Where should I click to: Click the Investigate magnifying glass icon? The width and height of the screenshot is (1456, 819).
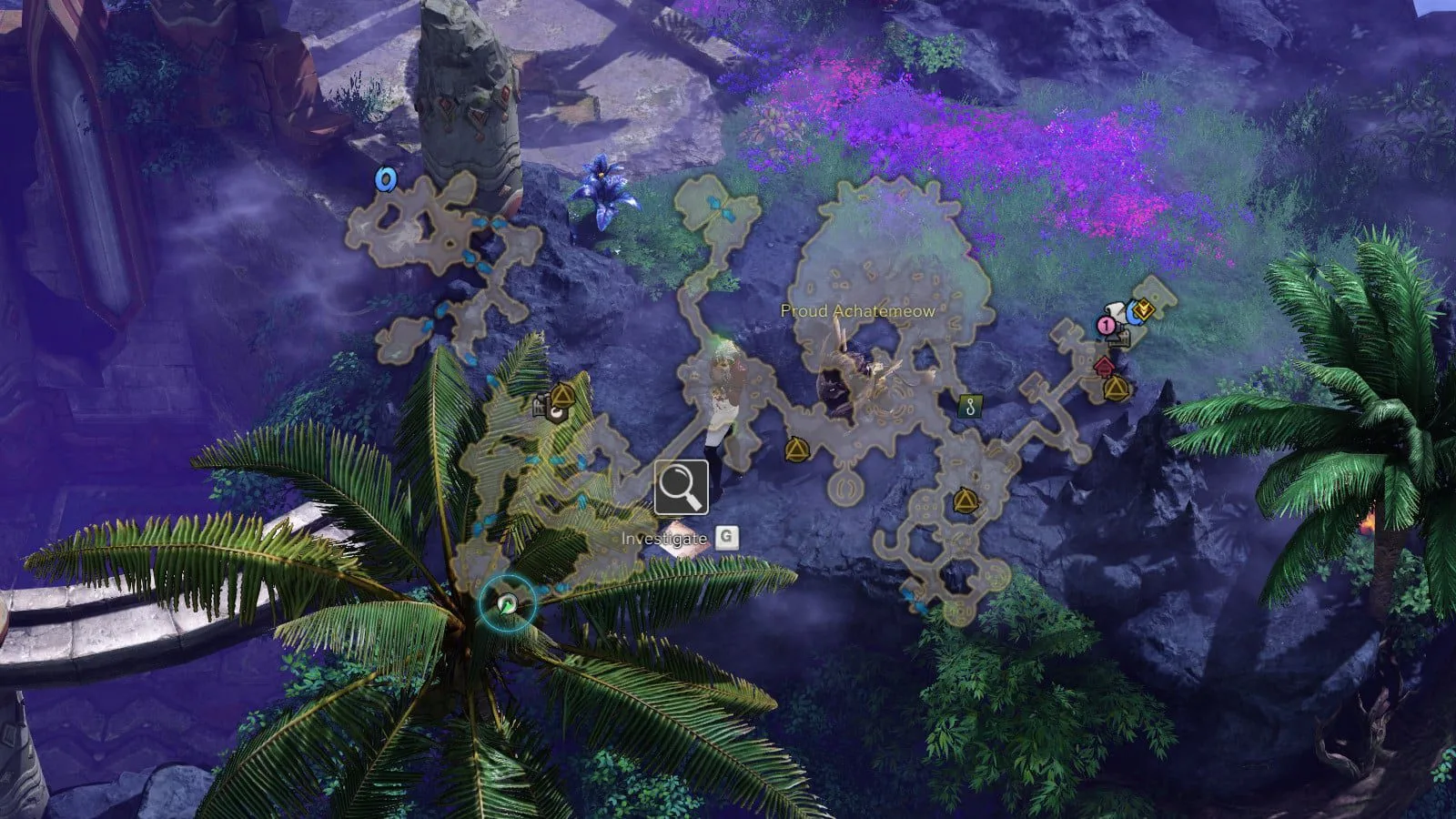click(x=681, y=488)
